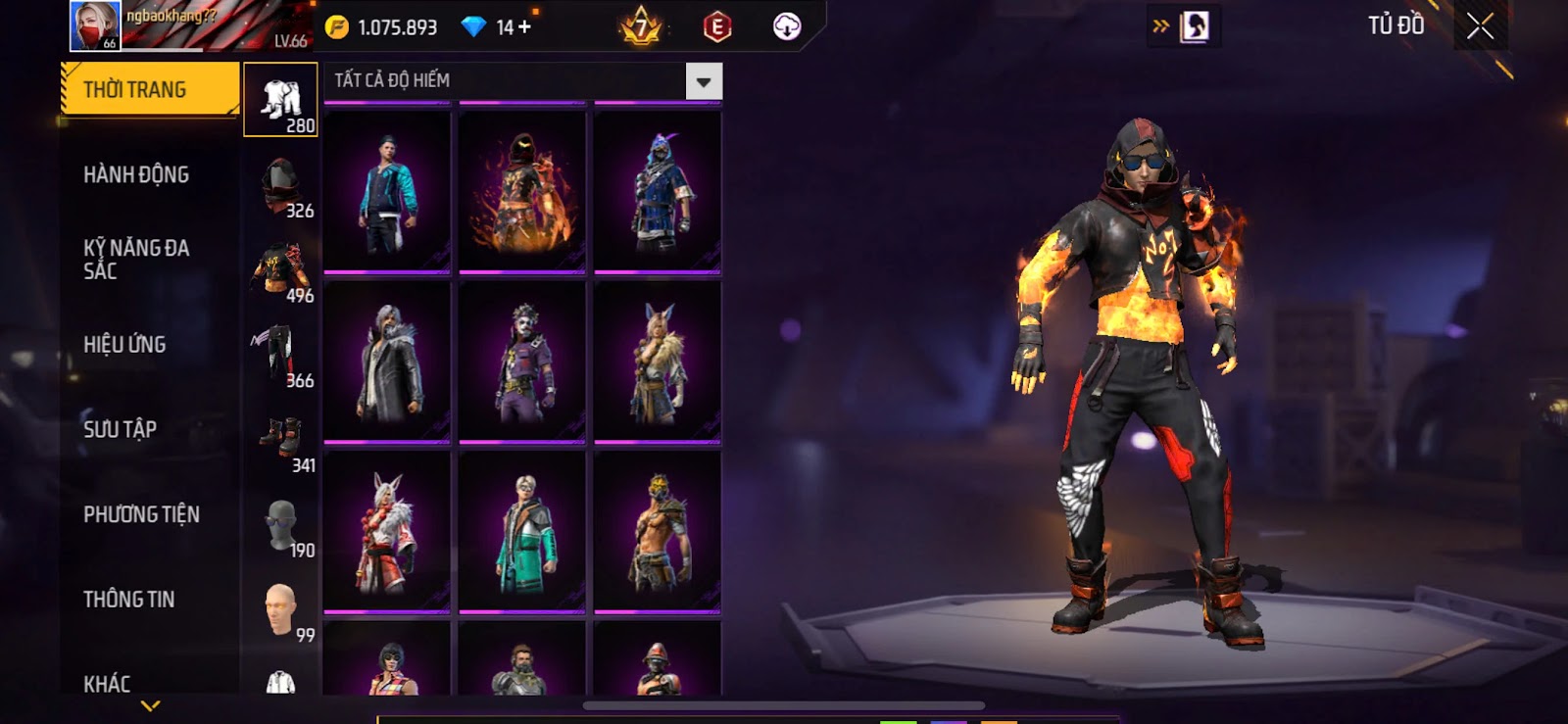This screenshot has width=1568, height=724.
Task: Switch to Hành Động tab
Action: [x=136, y=174]
